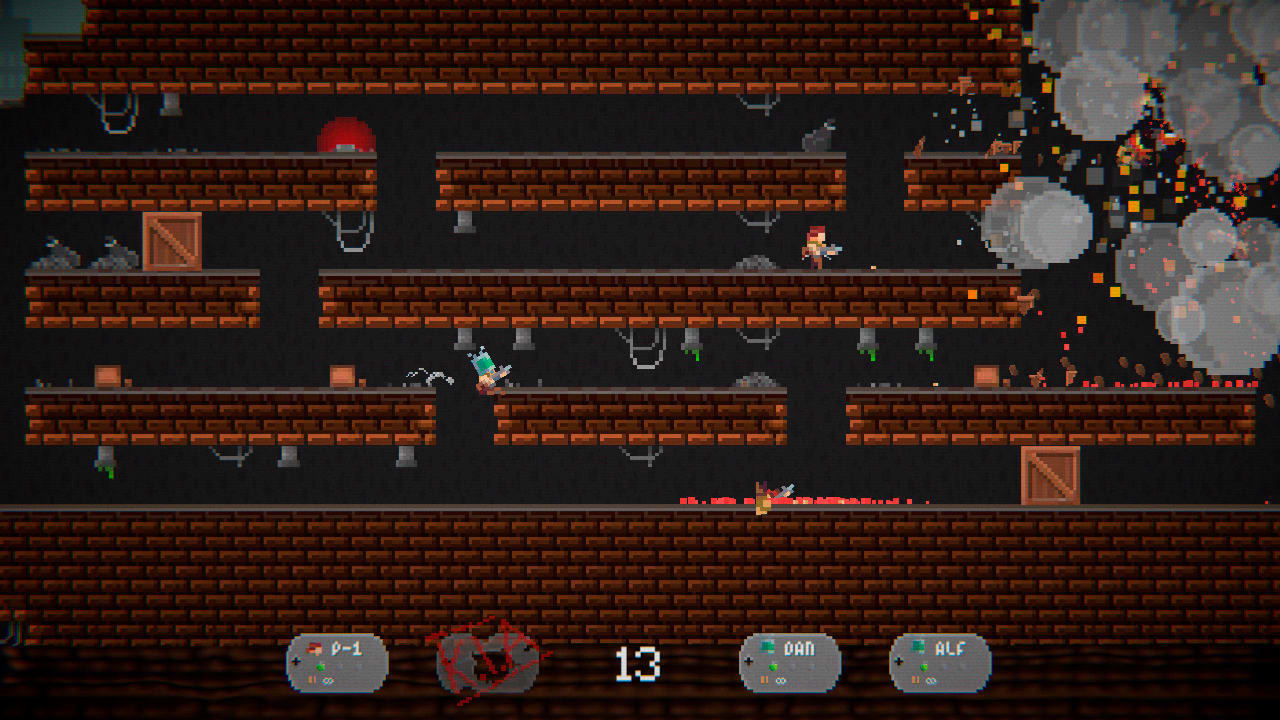Viewport: 1280px width, 720px height.
Task: Select DAN's portrait icon on his badge
Action: pyautogui.click(x=767, y=644)
